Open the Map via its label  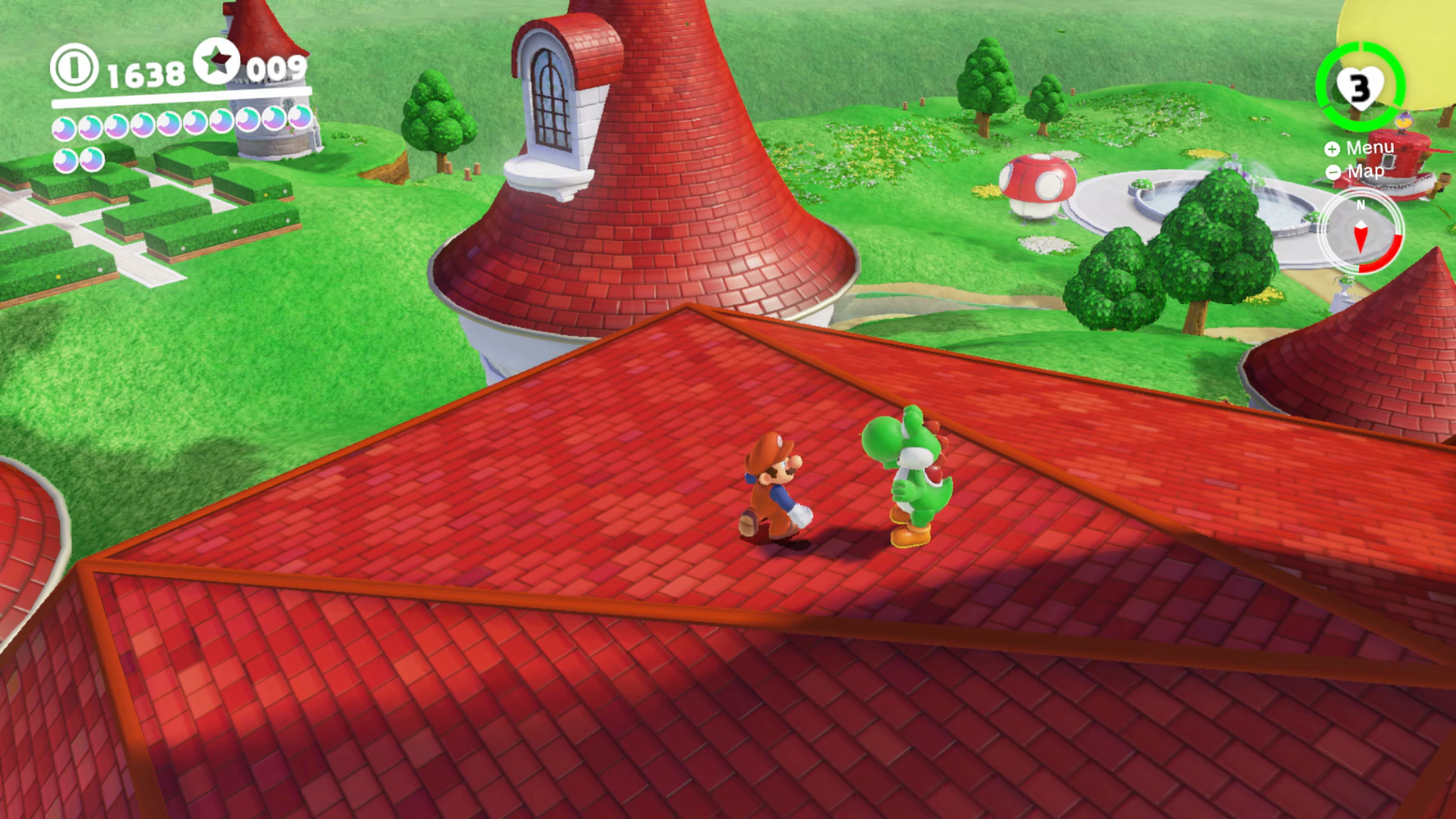[x=1366, y=172]
